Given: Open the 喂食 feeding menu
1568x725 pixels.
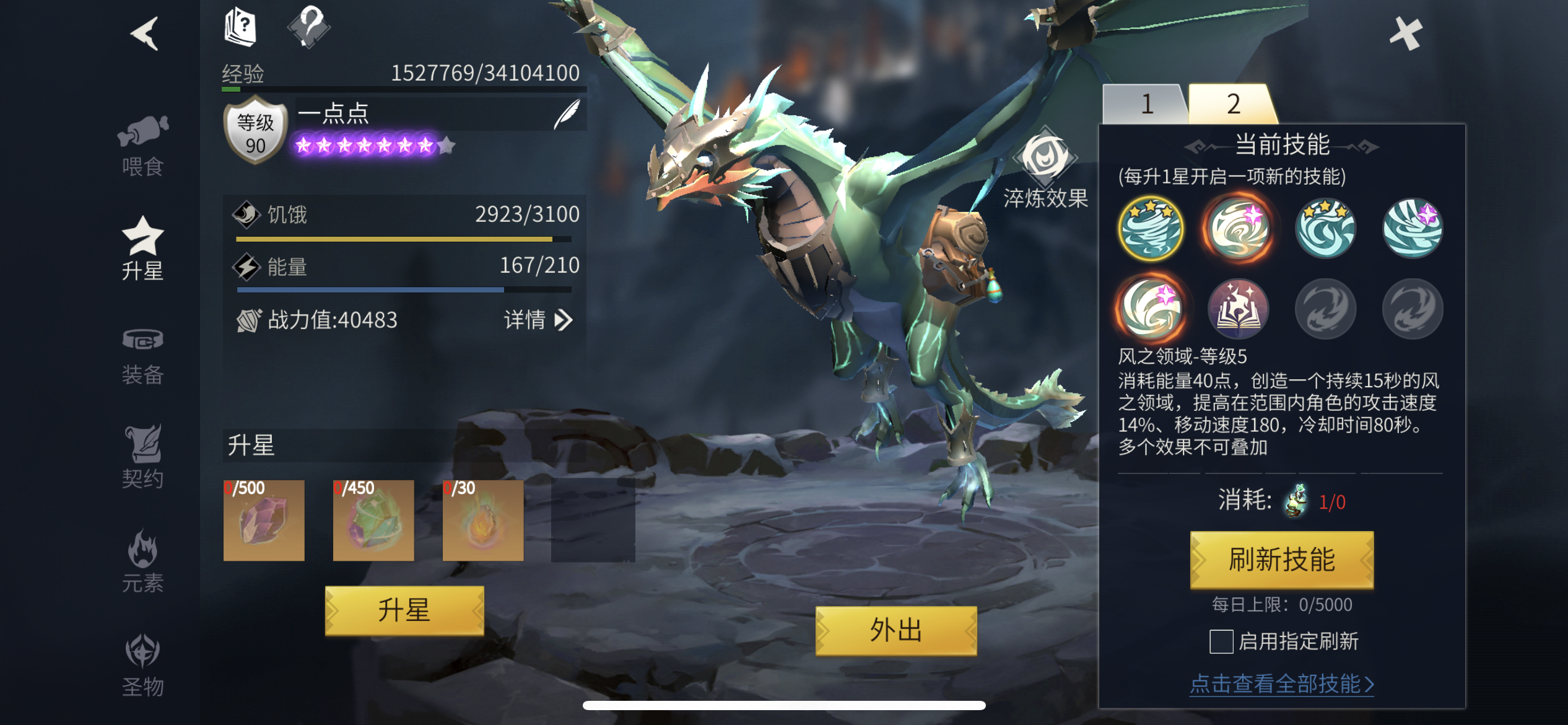Looking at the screenshot, I should coord(142,146).
